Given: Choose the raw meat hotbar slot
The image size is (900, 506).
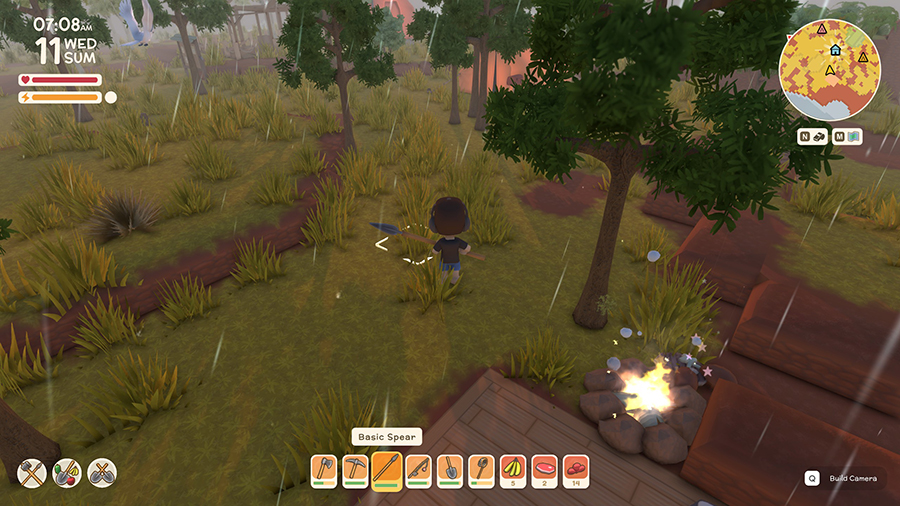Looking at the screenshot, I should point(543,469).
